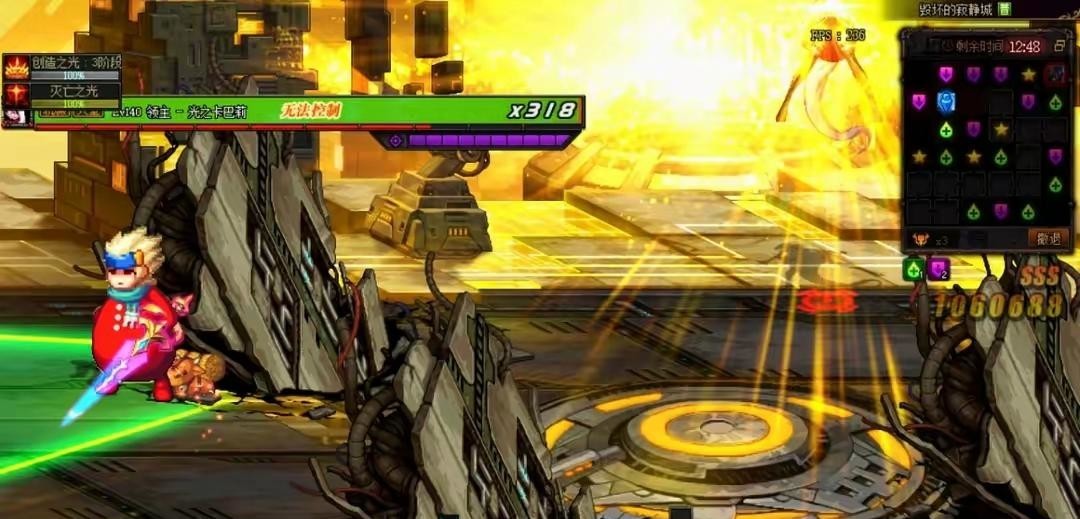Click the boss portrait icon
This screenshot has height=519, width=1080.
16,117
